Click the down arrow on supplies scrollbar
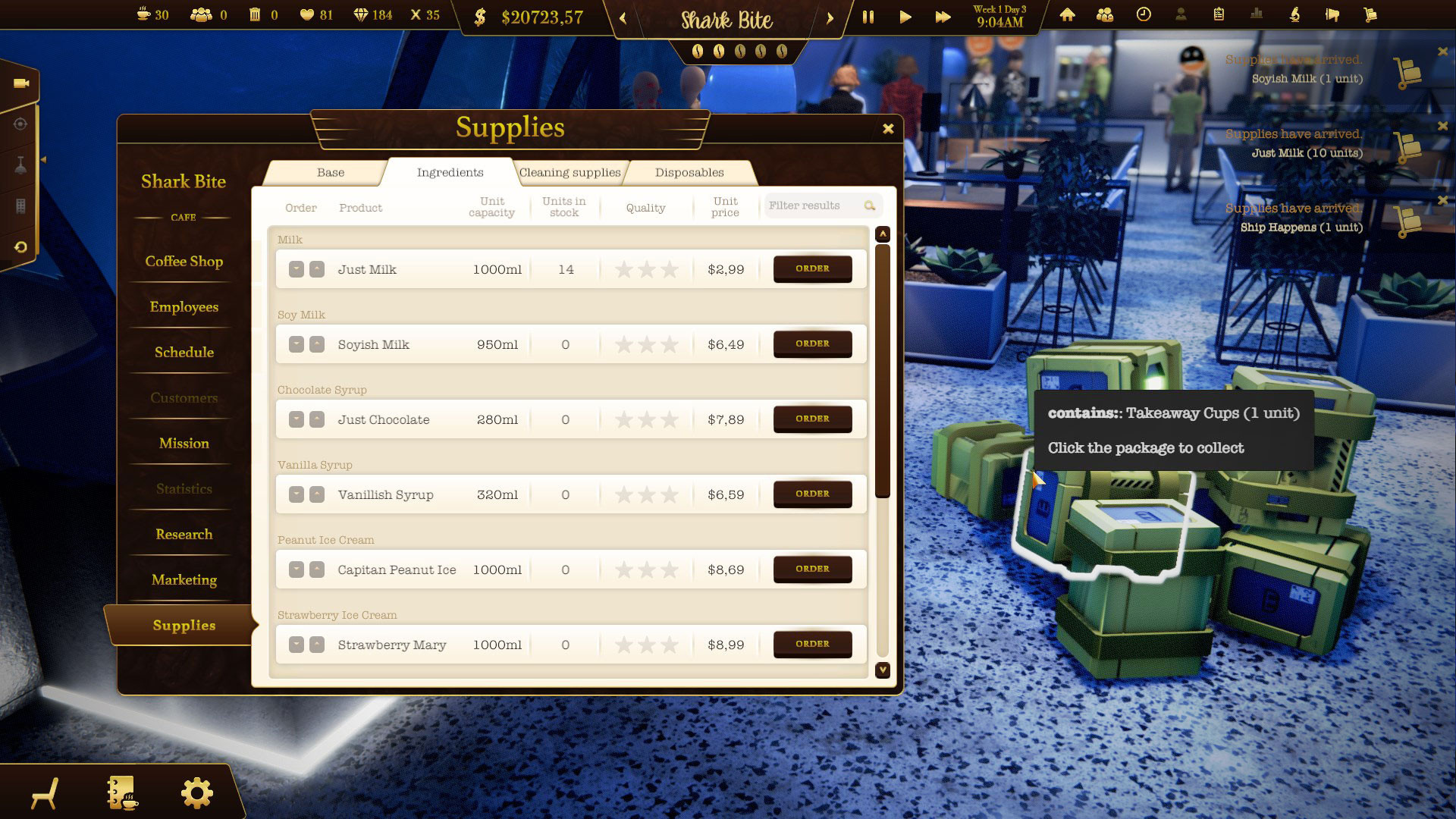1456x819 pixels. 882,670
